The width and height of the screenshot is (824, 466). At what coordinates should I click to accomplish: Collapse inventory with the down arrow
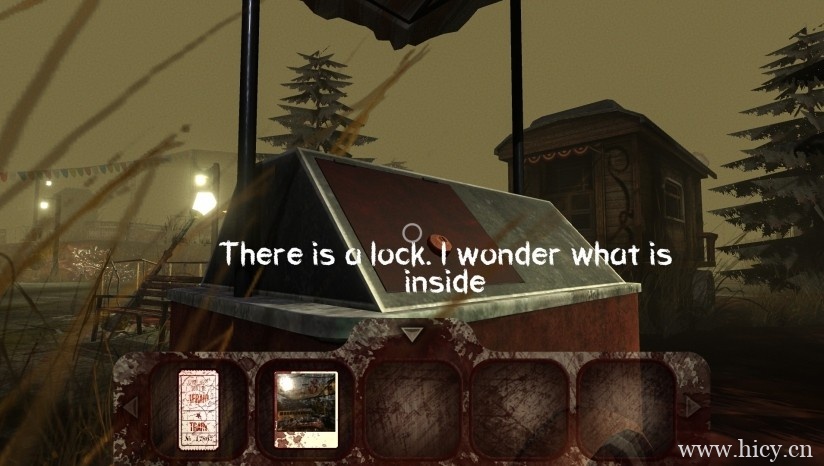point(412,334)
